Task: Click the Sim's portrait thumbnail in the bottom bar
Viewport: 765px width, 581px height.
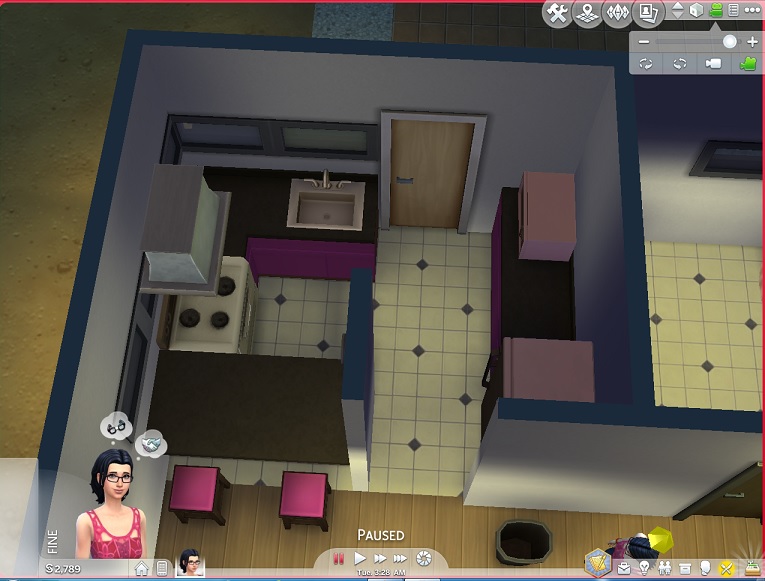Action: click(x=188, y=562)
